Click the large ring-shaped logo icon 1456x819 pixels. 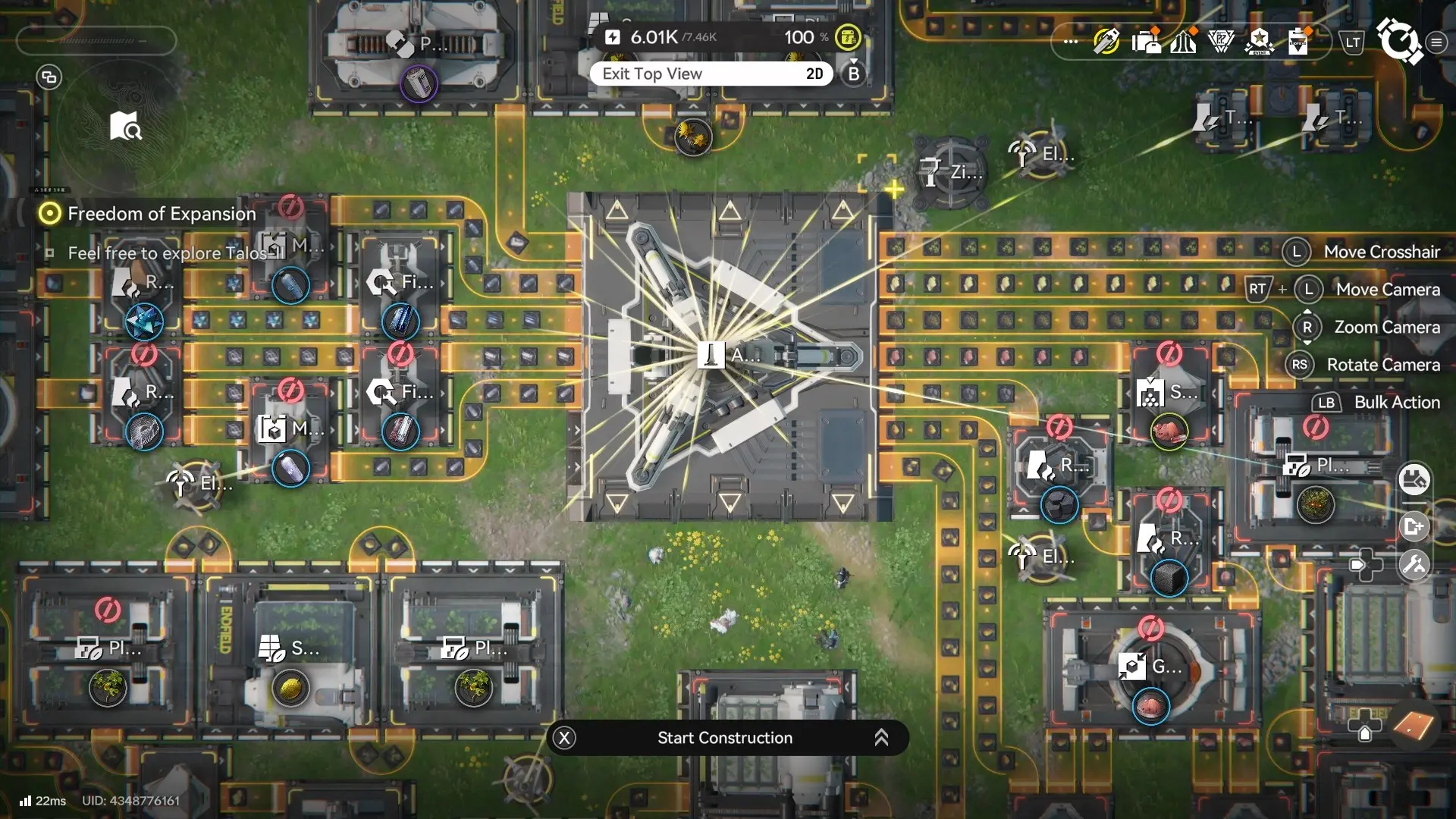click(x=1398, y=40)
